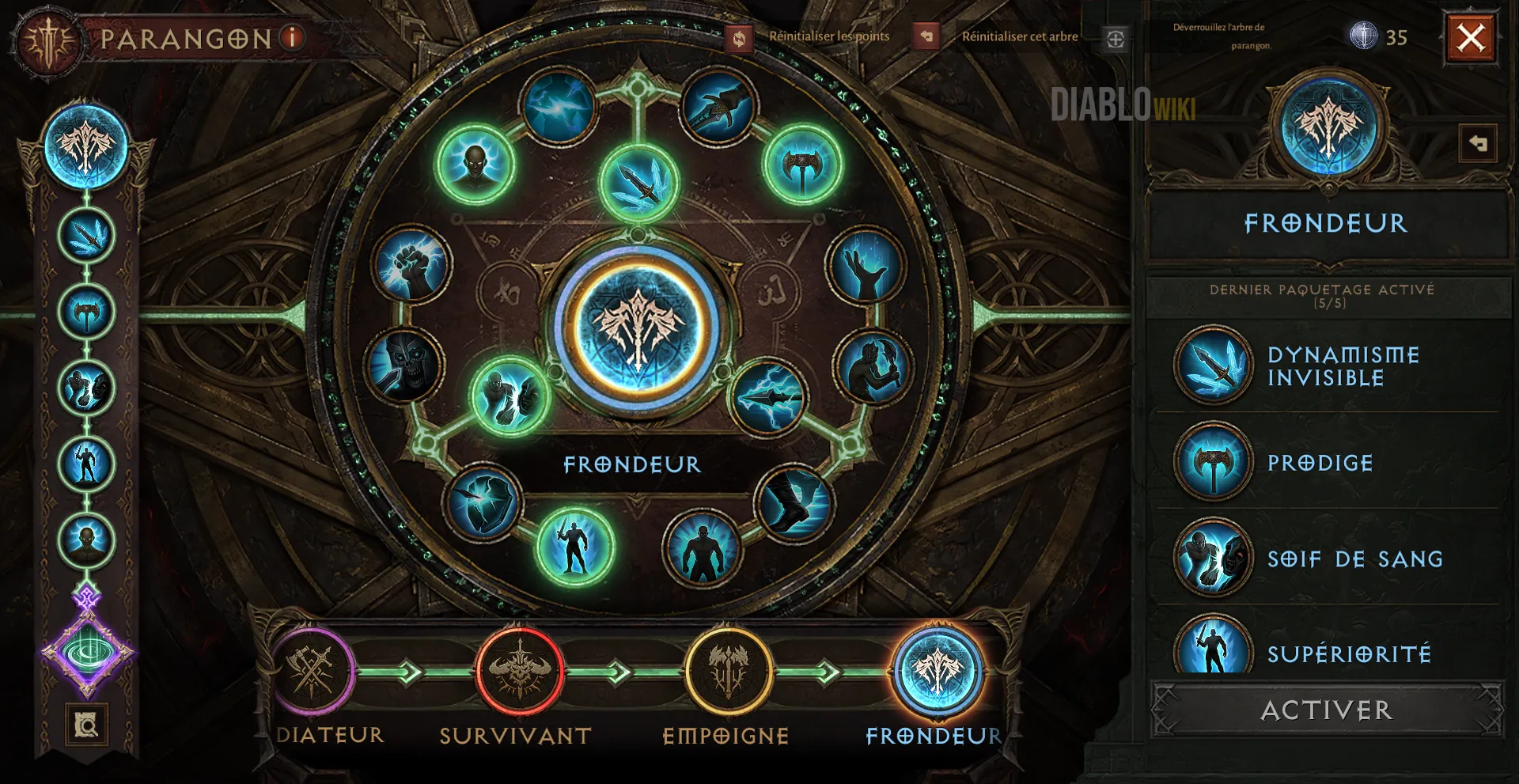Choose the Frondeur tree in bottom bar
The width and height of the screenshot is (1519, 784).
[x=938, y=672]
